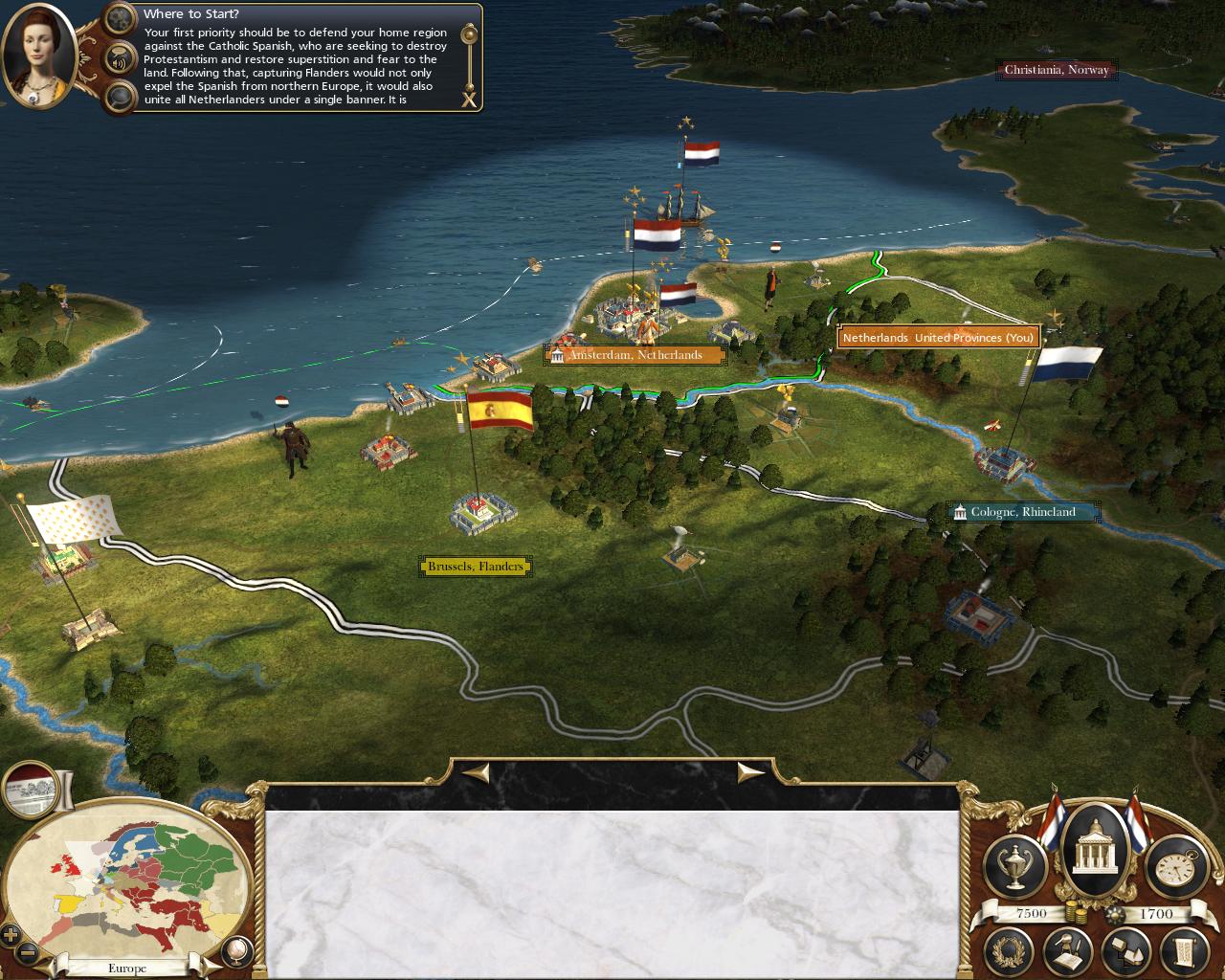This screenshot has width=1225, height=980.
Task: Close the 'Where to Start?' advisor panel
Action: pos(469,99)
